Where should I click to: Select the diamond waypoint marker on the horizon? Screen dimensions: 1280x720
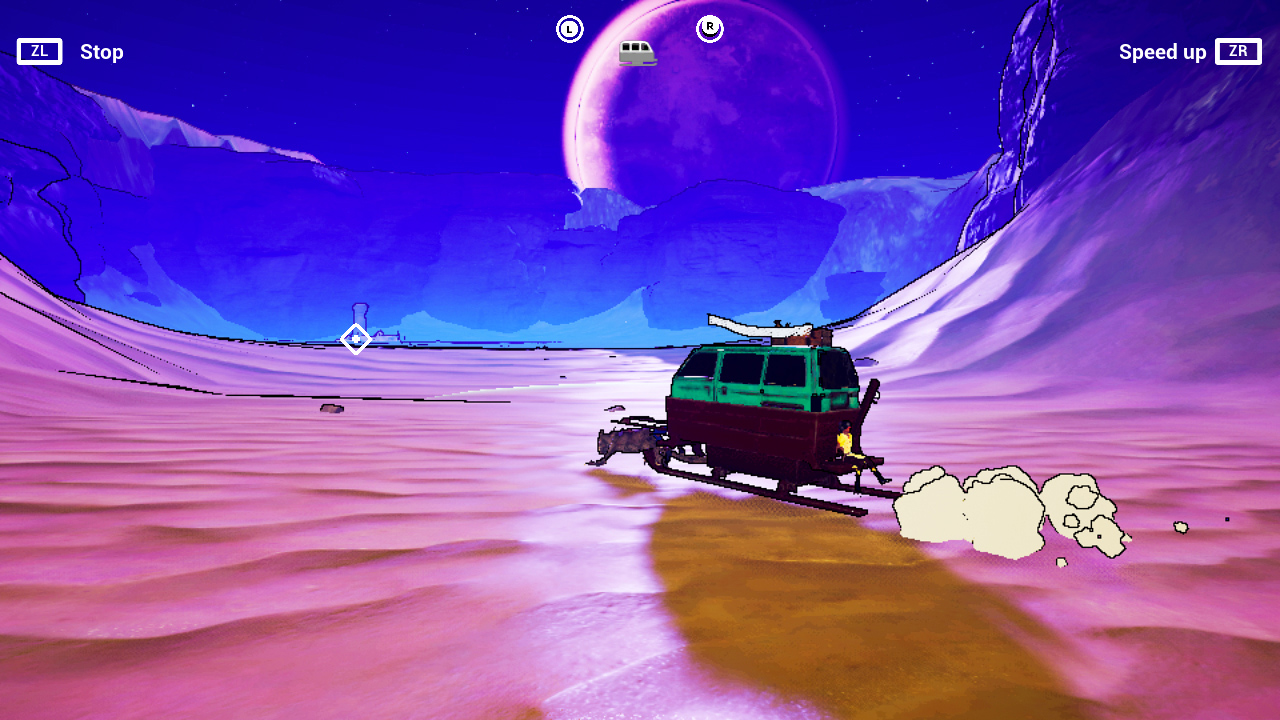tap(356, 340)
